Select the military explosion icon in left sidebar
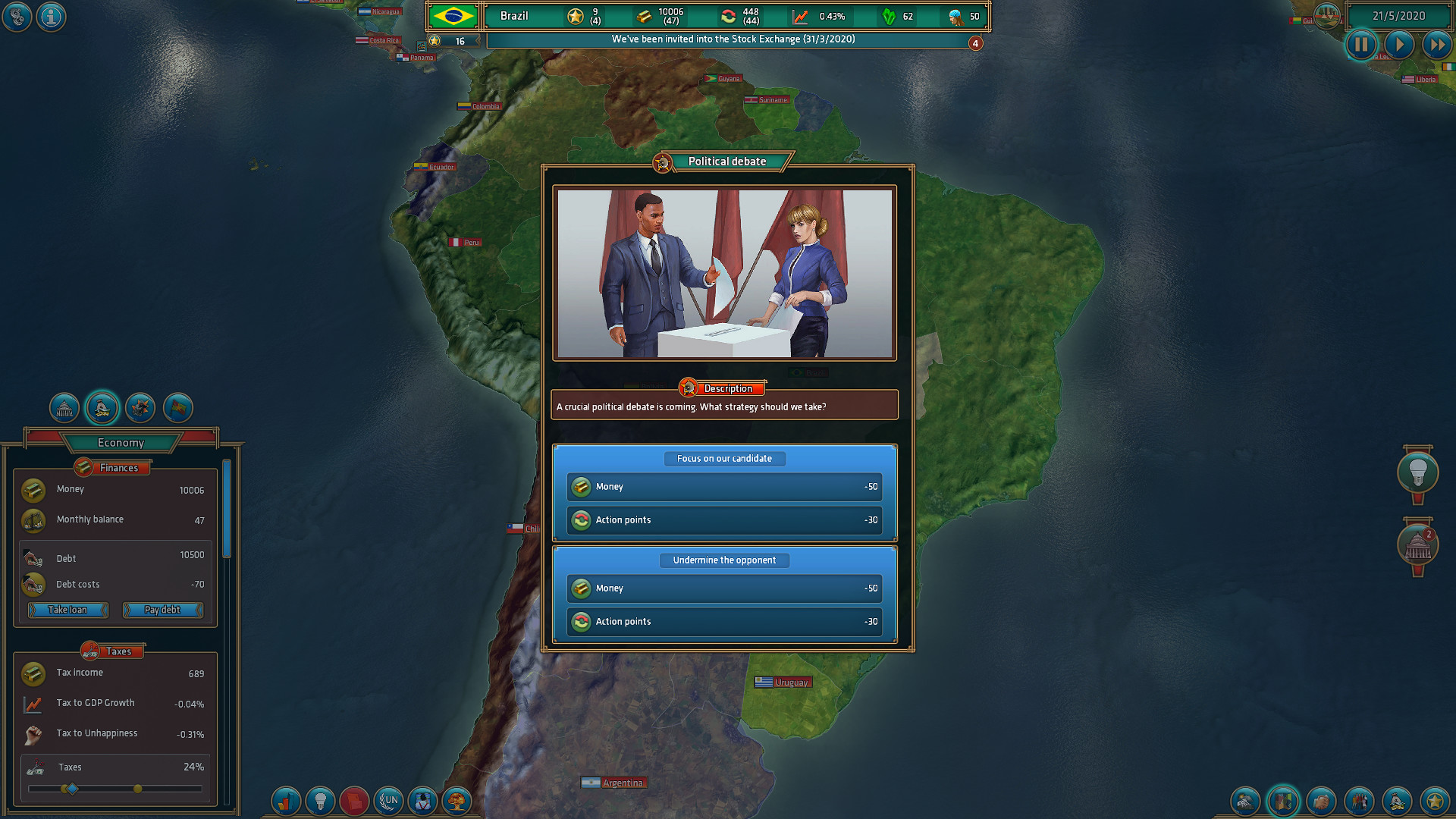The width and height of the screenshot is (1456, 819). click(140, 408)
